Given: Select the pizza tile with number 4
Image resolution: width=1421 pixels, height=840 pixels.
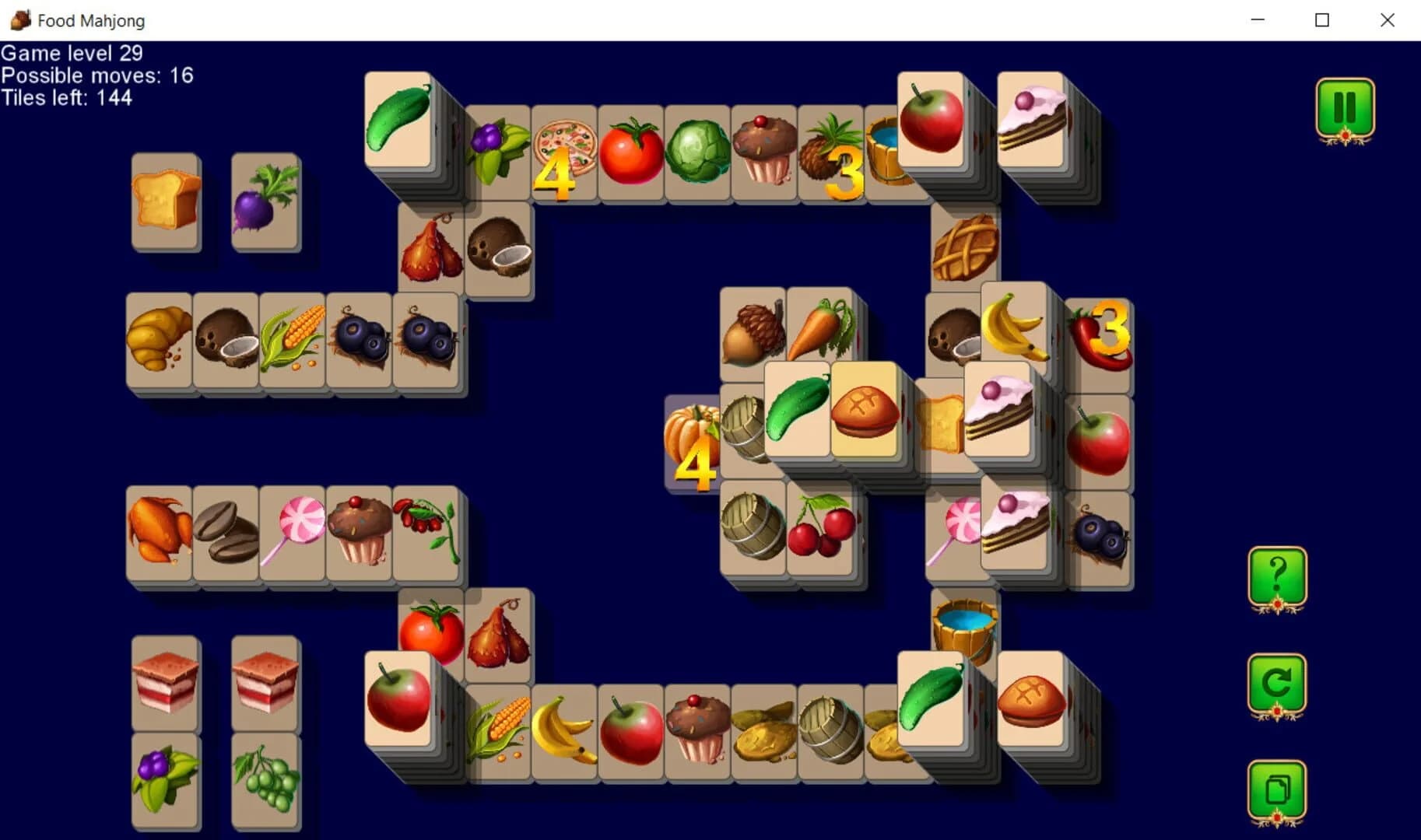Looking at the screenshot, I should pyautogui.click(x=564, y=152).
